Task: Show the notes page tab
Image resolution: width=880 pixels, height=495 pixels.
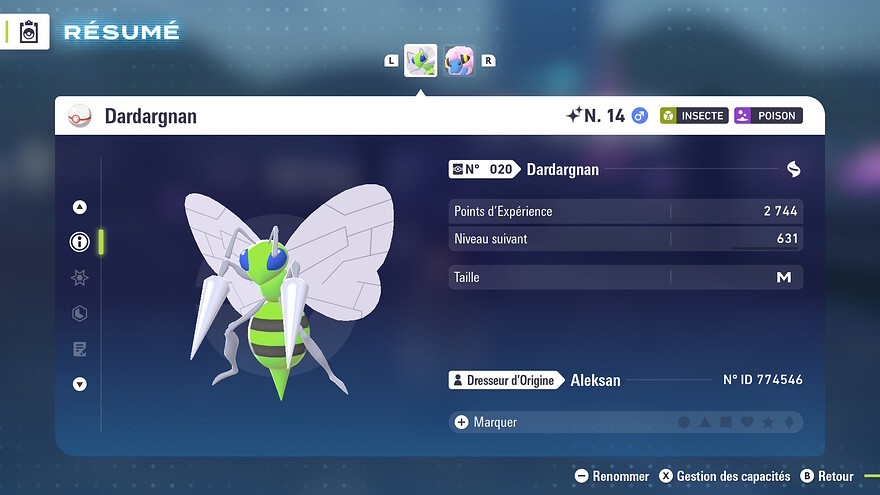Action: pos(80,349)
